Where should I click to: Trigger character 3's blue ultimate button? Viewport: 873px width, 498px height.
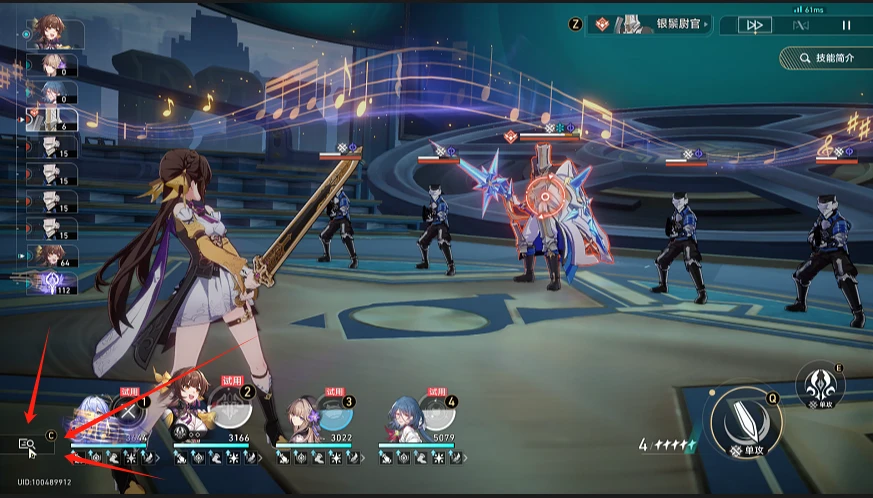[x=331, y=413]
